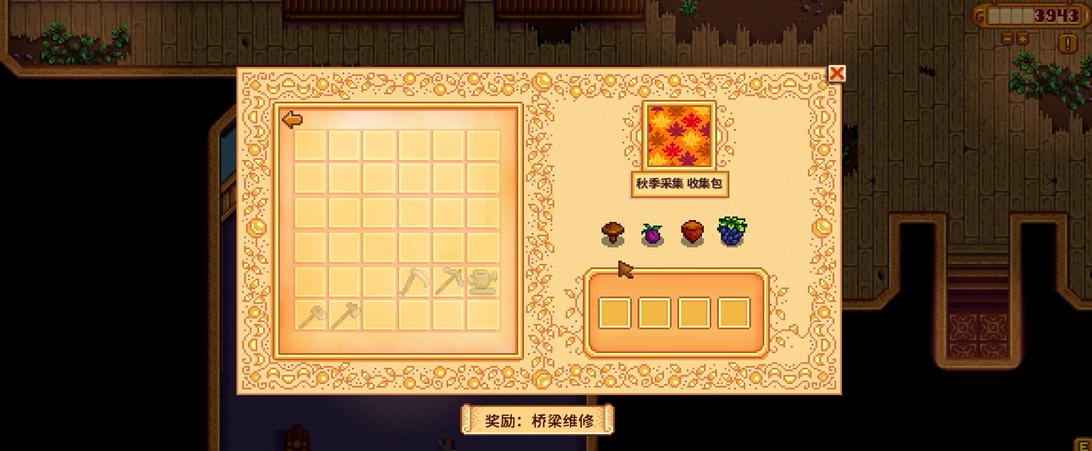Click the autumn leaves bundle picture

click(x=678, y=138)
